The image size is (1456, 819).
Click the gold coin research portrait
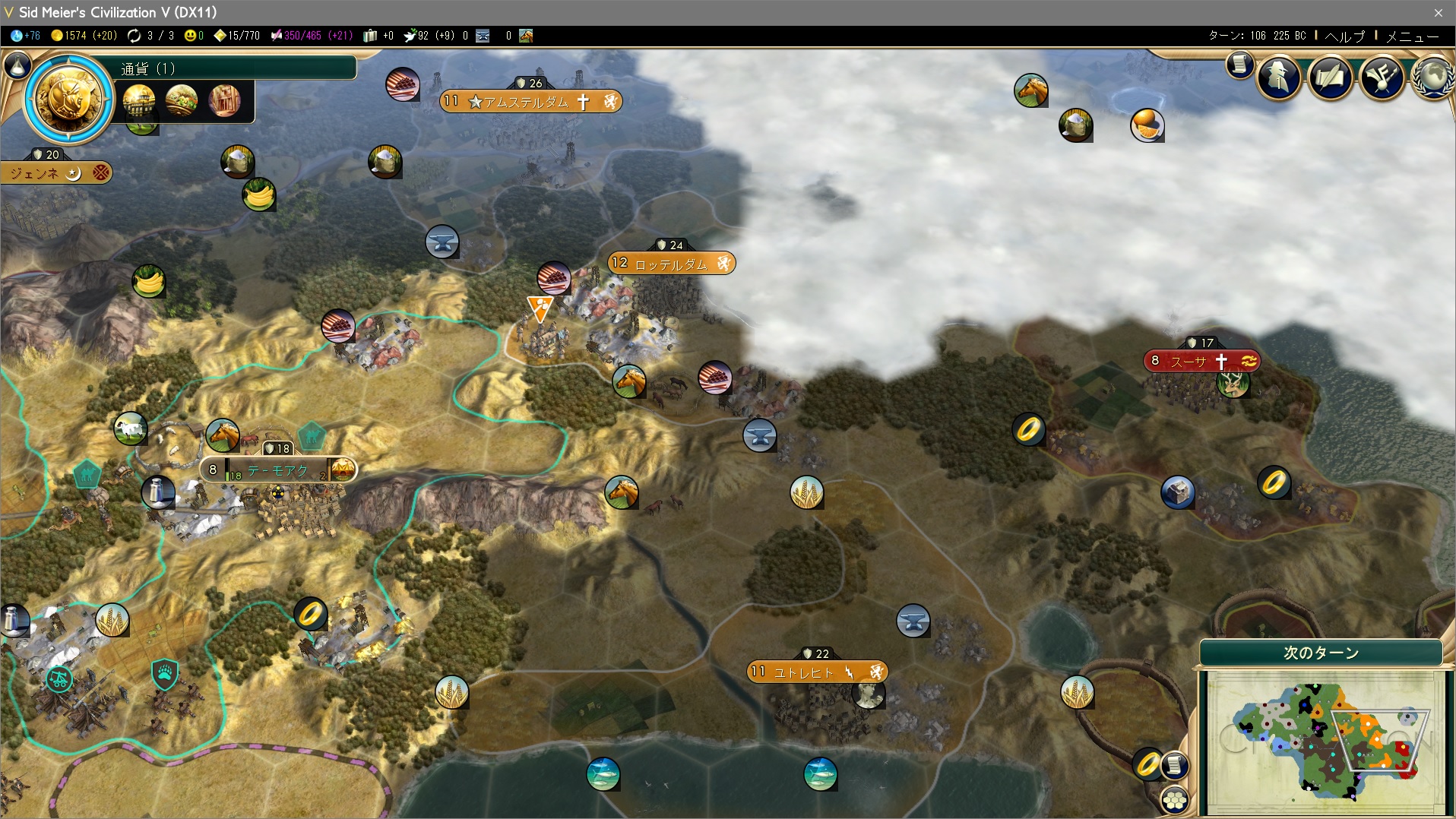[68, 99]
